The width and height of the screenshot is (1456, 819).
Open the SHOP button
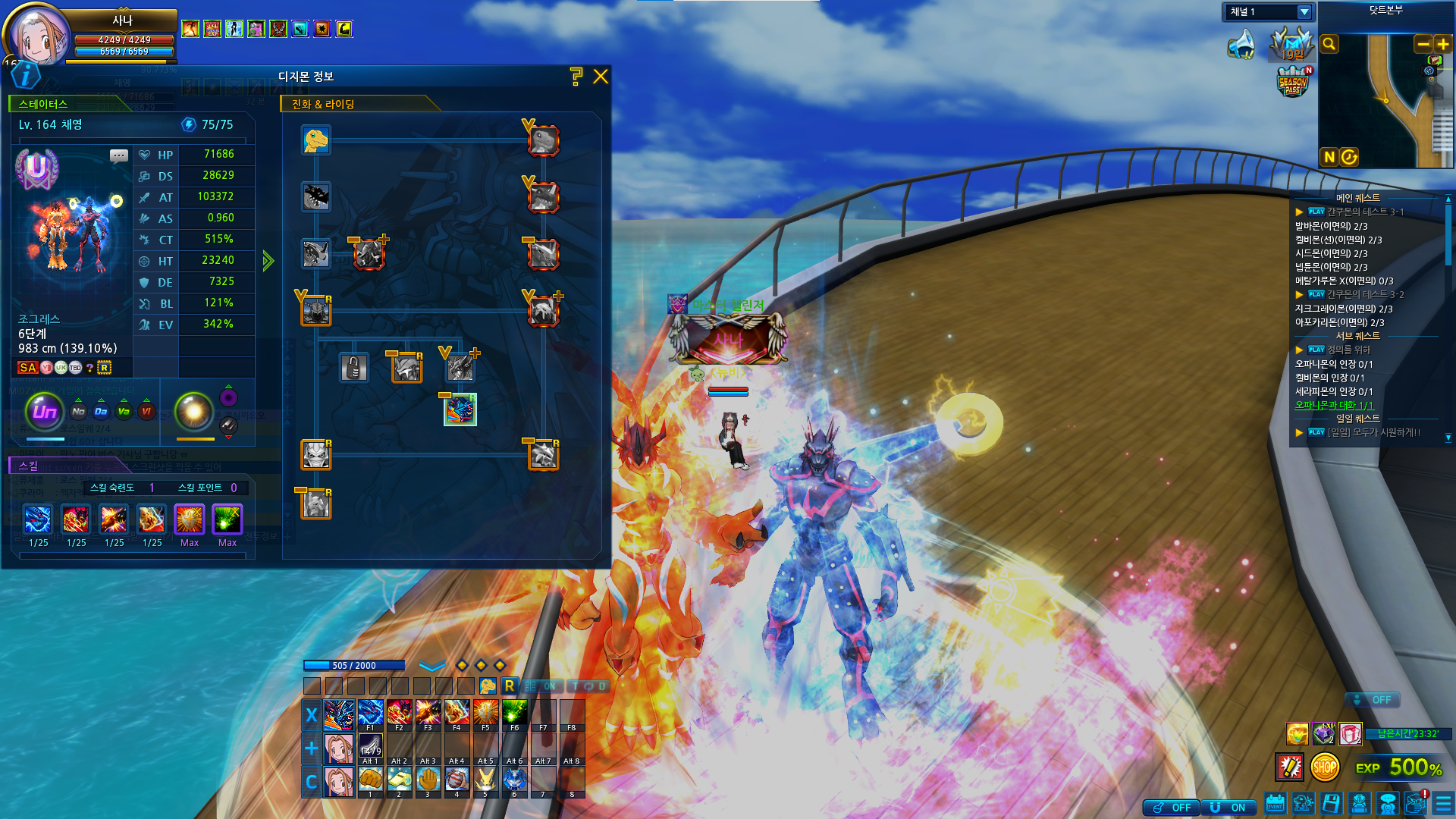tap(1324, 767)
